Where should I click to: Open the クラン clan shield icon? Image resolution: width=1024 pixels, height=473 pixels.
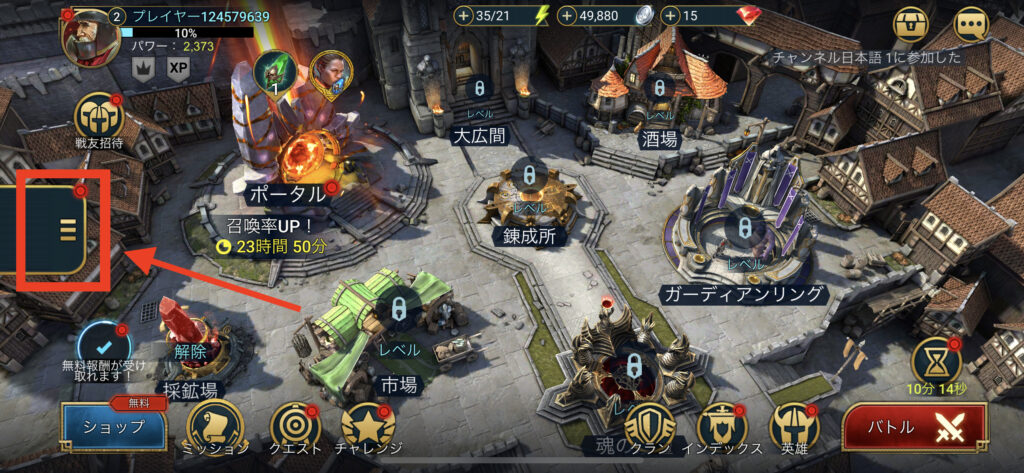[650, 425]
